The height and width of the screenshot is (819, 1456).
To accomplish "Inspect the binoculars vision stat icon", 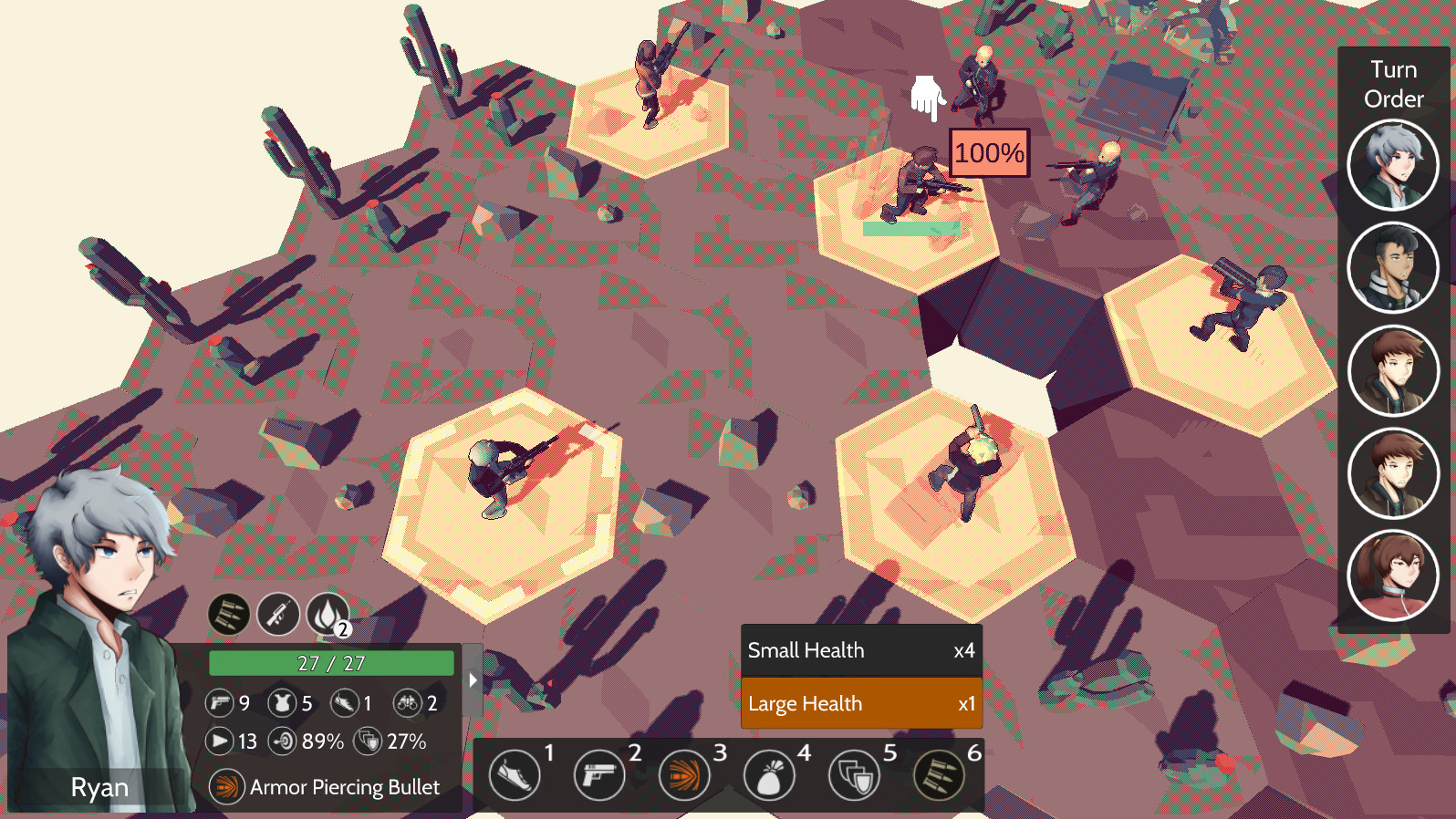I will tap(407, 703).
